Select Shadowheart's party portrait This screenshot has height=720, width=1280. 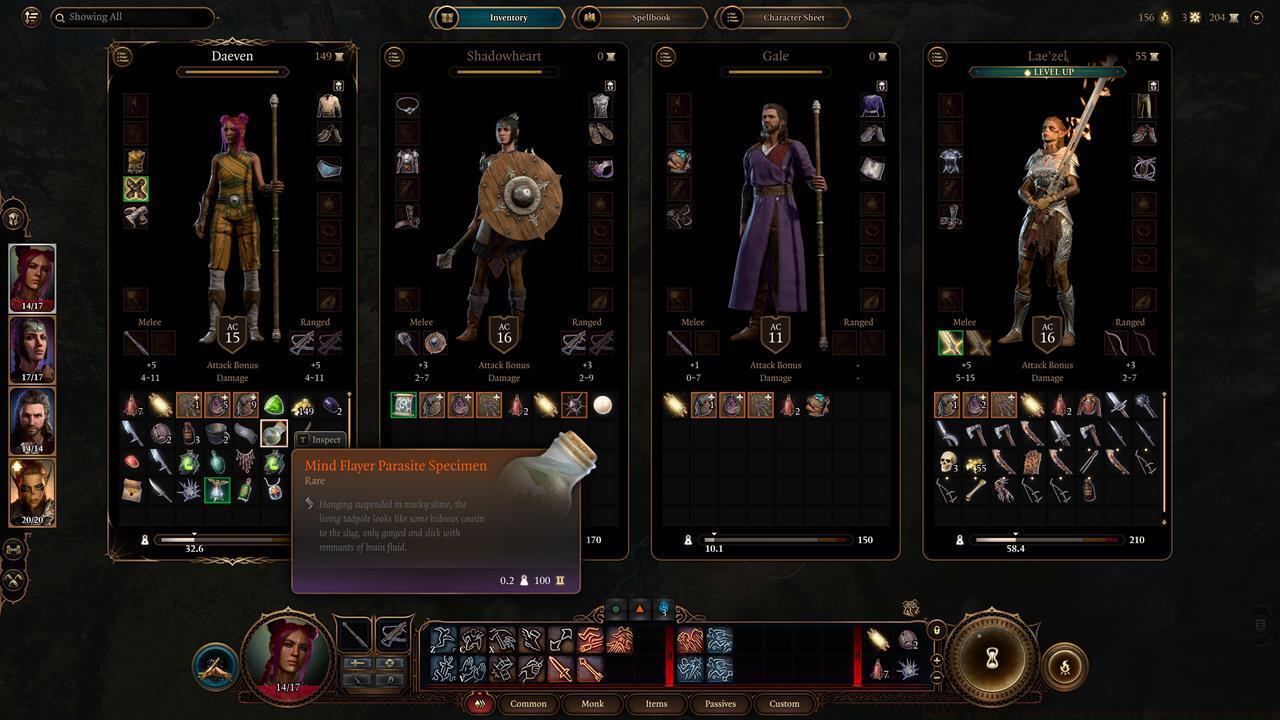[x=32, y=350]
